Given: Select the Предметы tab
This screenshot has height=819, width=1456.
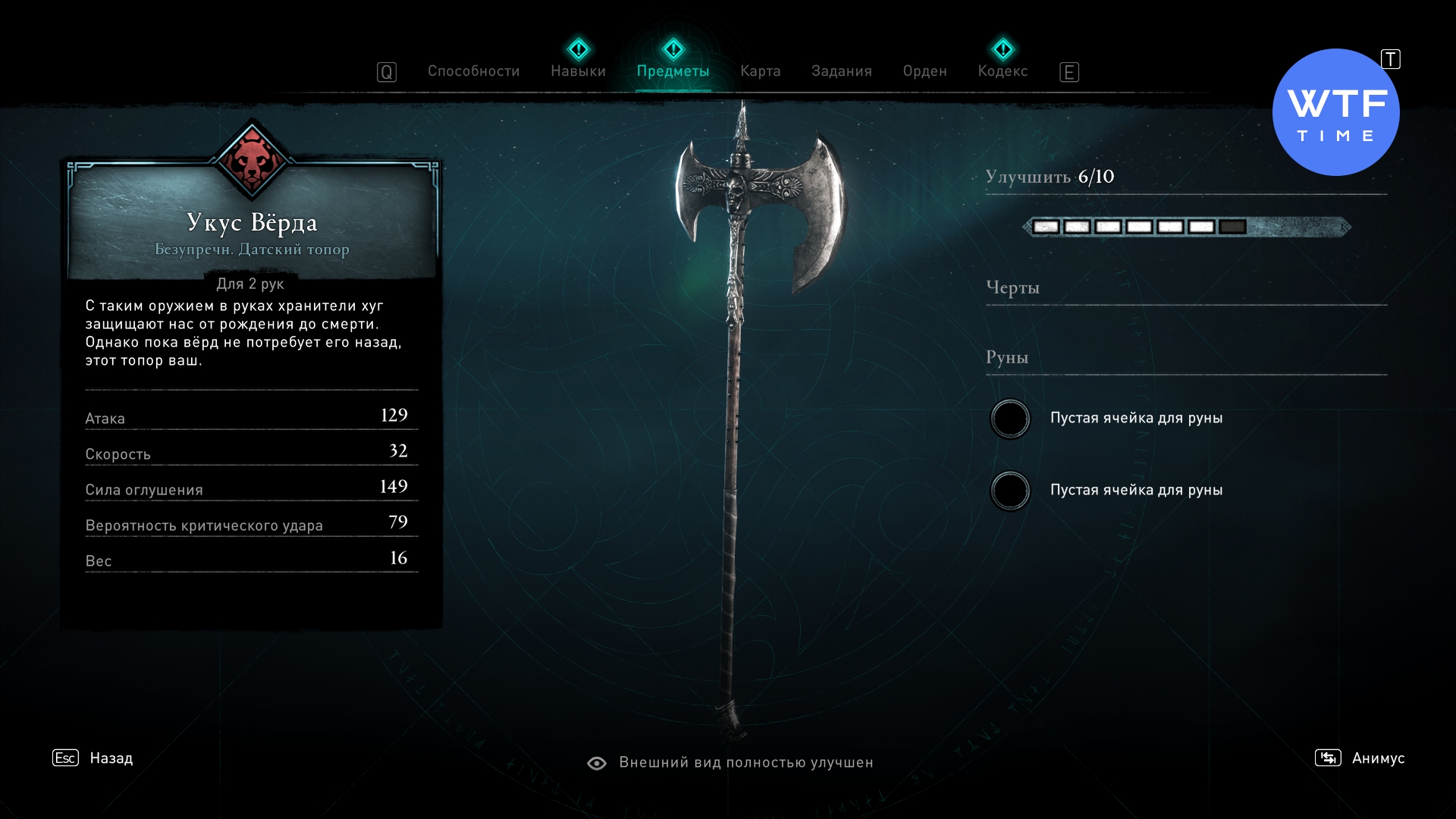Looking at the screenshot, I should click(x=673, y=71).
